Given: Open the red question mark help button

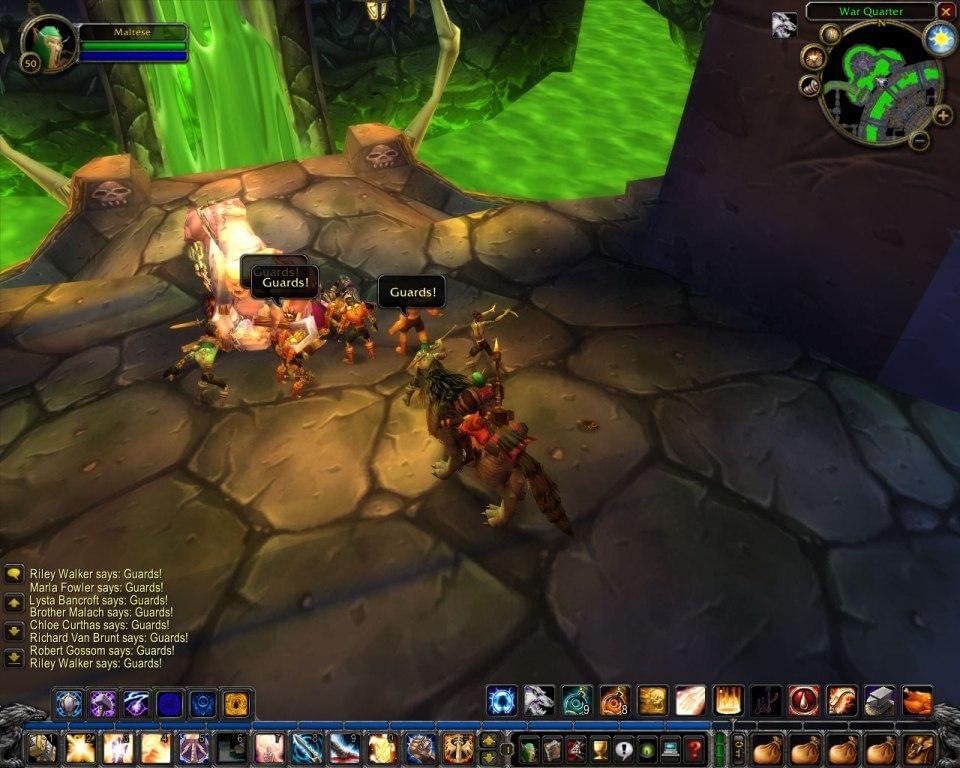Looking at the screenshot, I should click(x=694, y=749).
